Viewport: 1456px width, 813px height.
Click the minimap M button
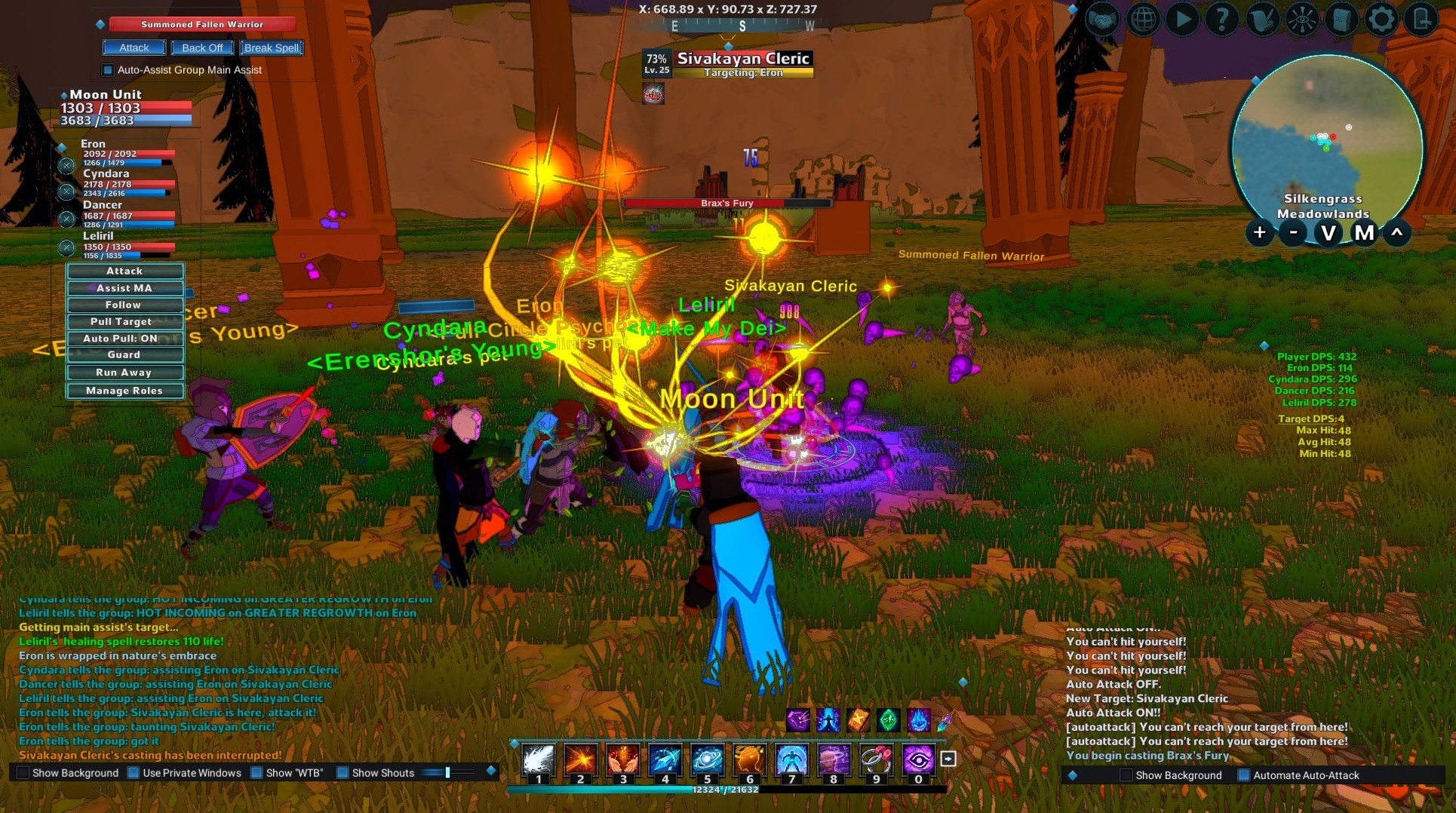(x=1364, y=233)
